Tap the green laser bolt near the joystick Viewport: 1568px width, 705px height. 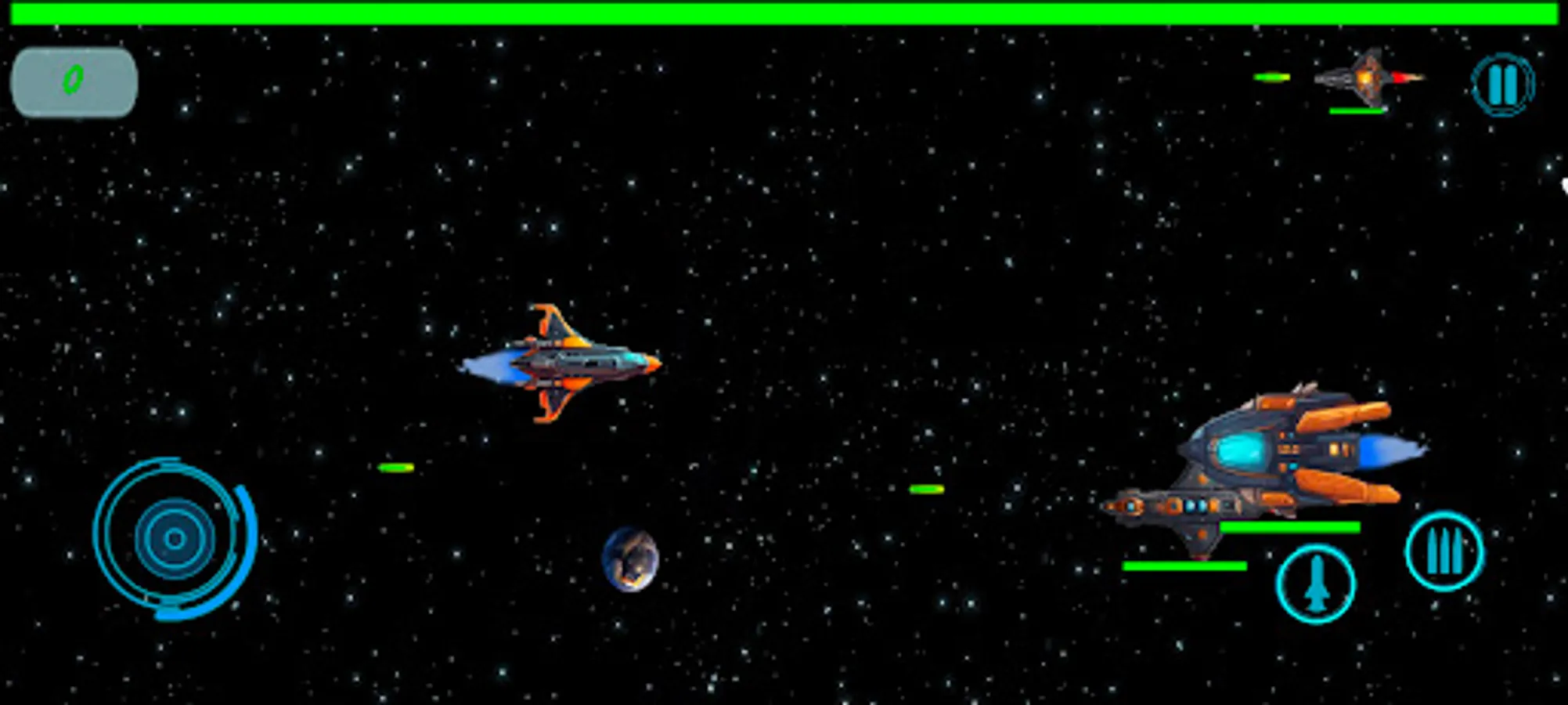[394, 468]
